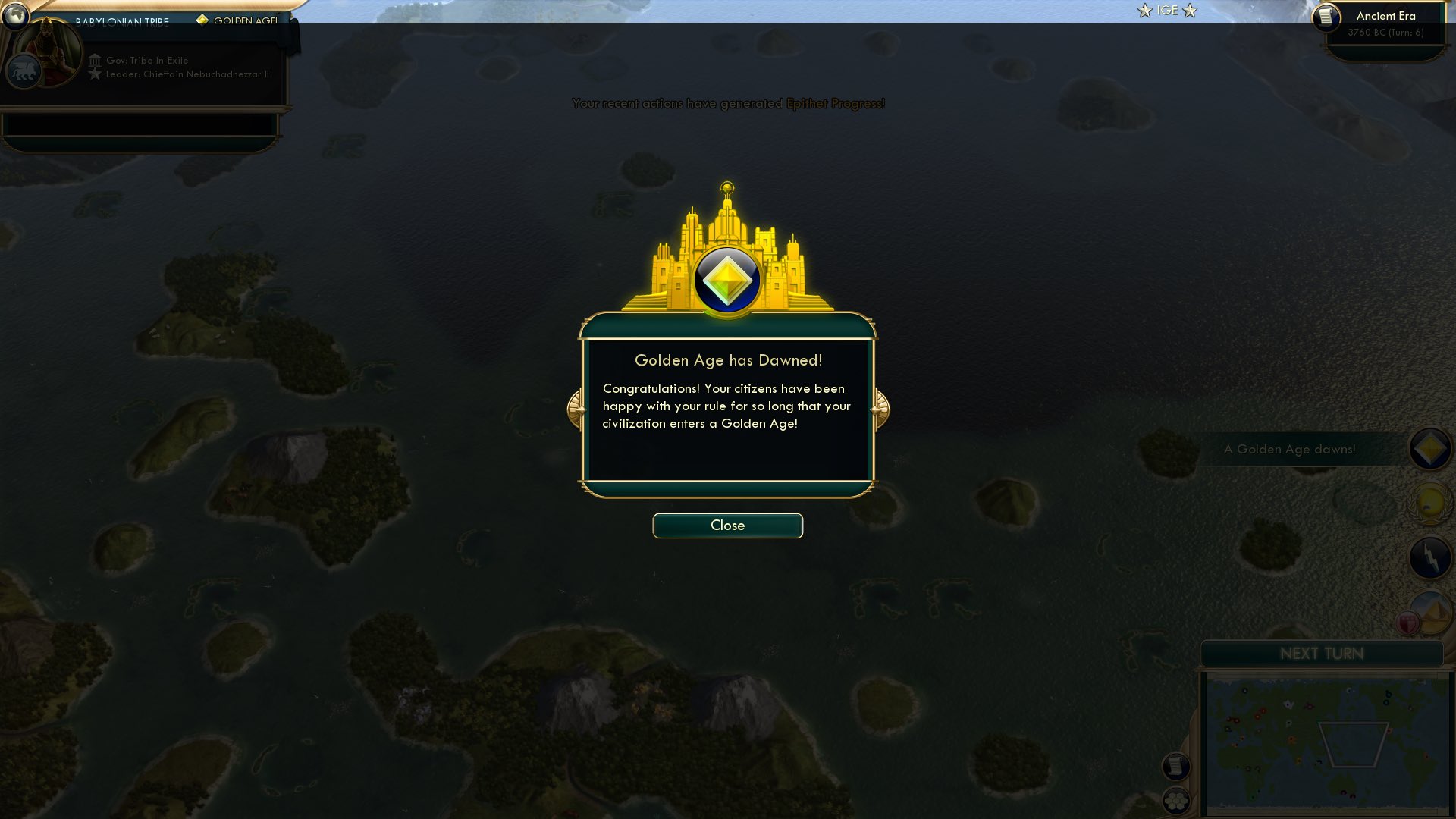Click the strategic view globe in top-left corner
Screen dimensions: 1456x819
point(15,17)
